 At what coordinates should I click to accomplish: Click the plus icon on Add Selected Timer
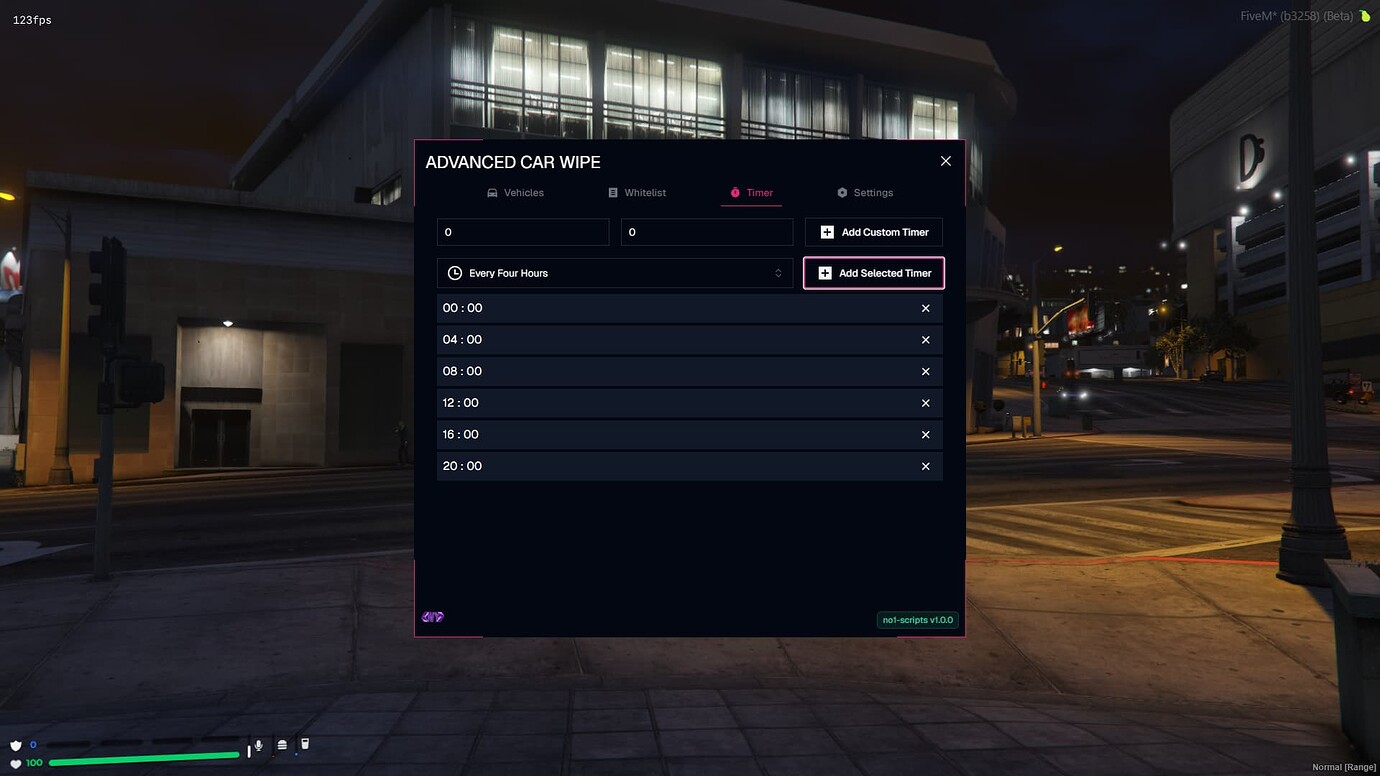824,272
